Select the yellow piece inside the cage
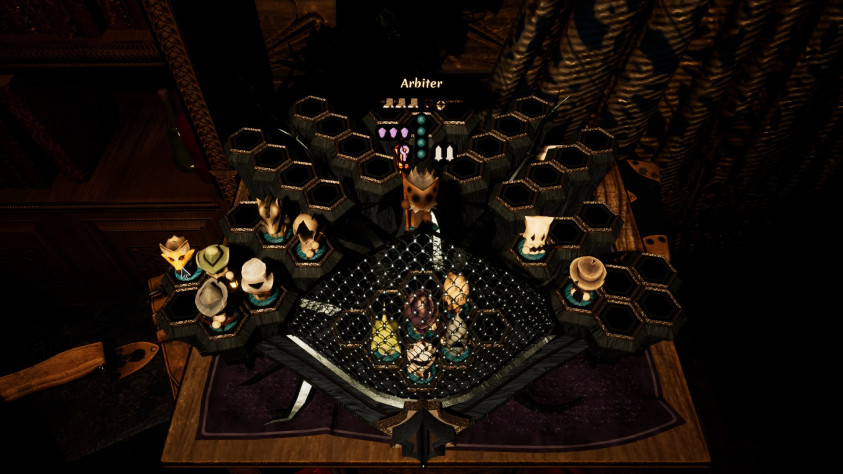 (x=384, y=333)
